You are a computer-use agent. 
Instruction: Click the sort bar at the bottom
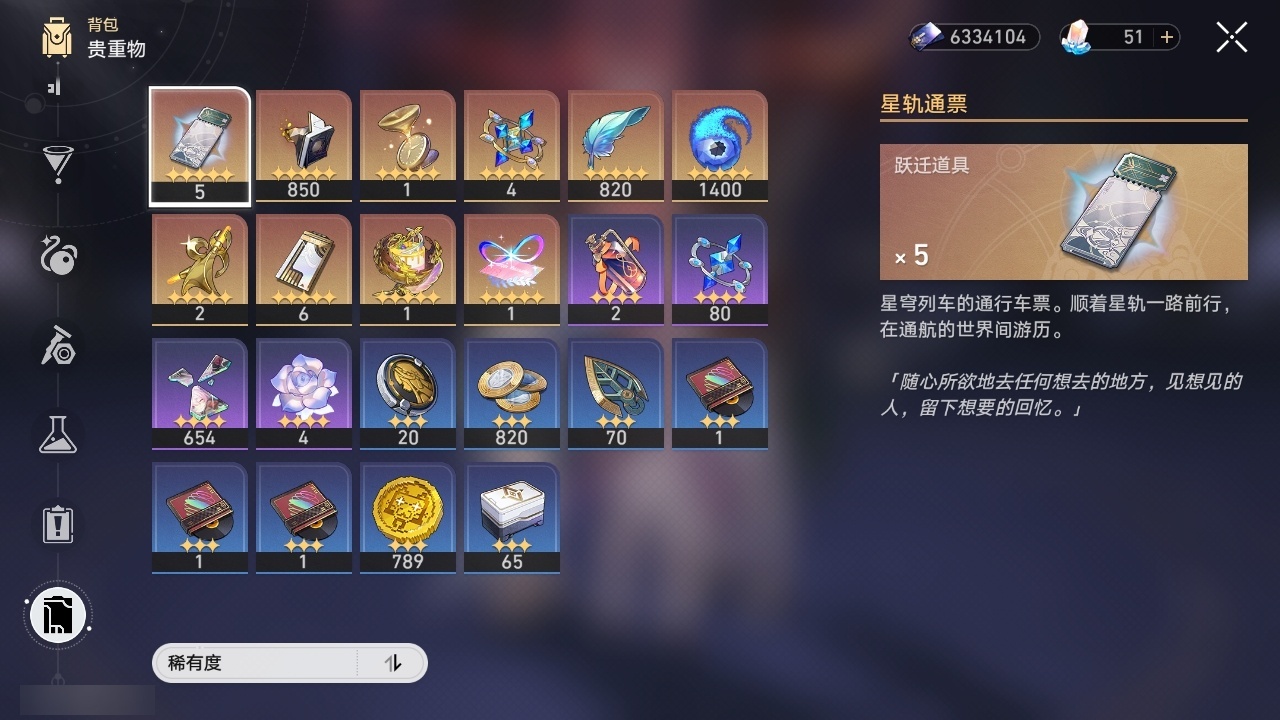point(290,663)
